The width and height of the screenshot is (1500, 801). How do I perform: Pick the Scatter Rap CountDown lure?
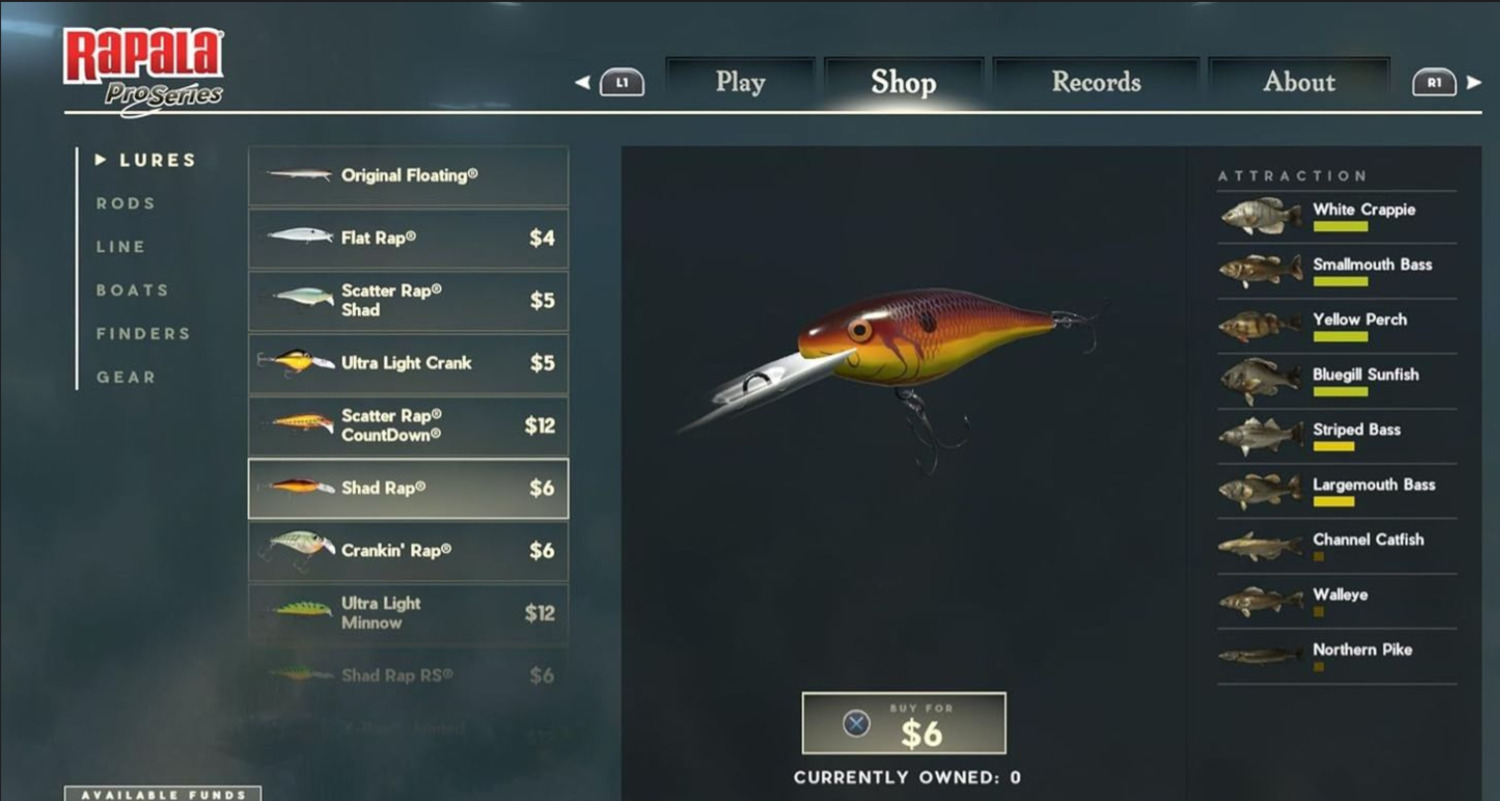408,426
